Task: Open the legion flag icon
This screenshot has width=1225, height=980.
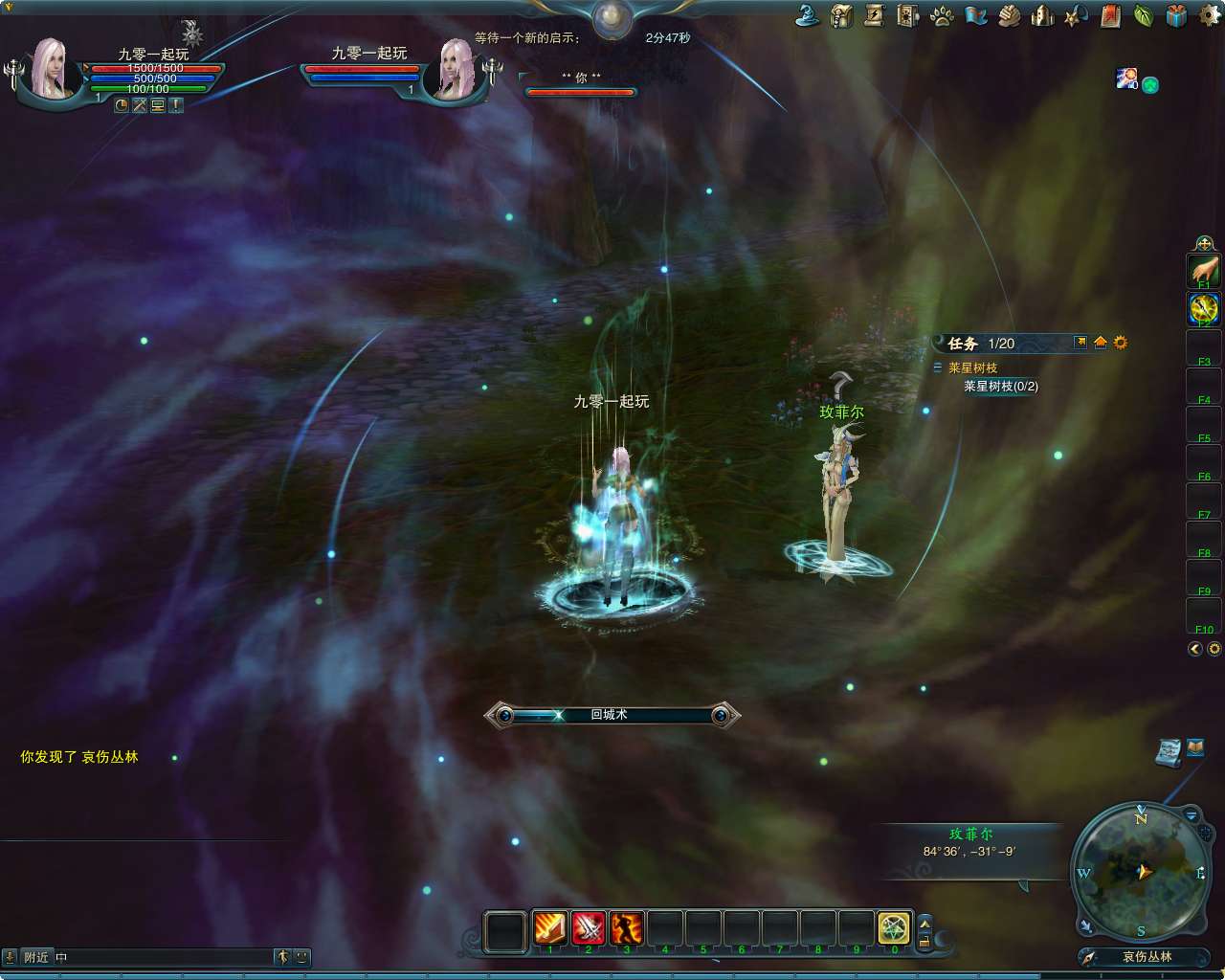Action: tap(975, 14)
